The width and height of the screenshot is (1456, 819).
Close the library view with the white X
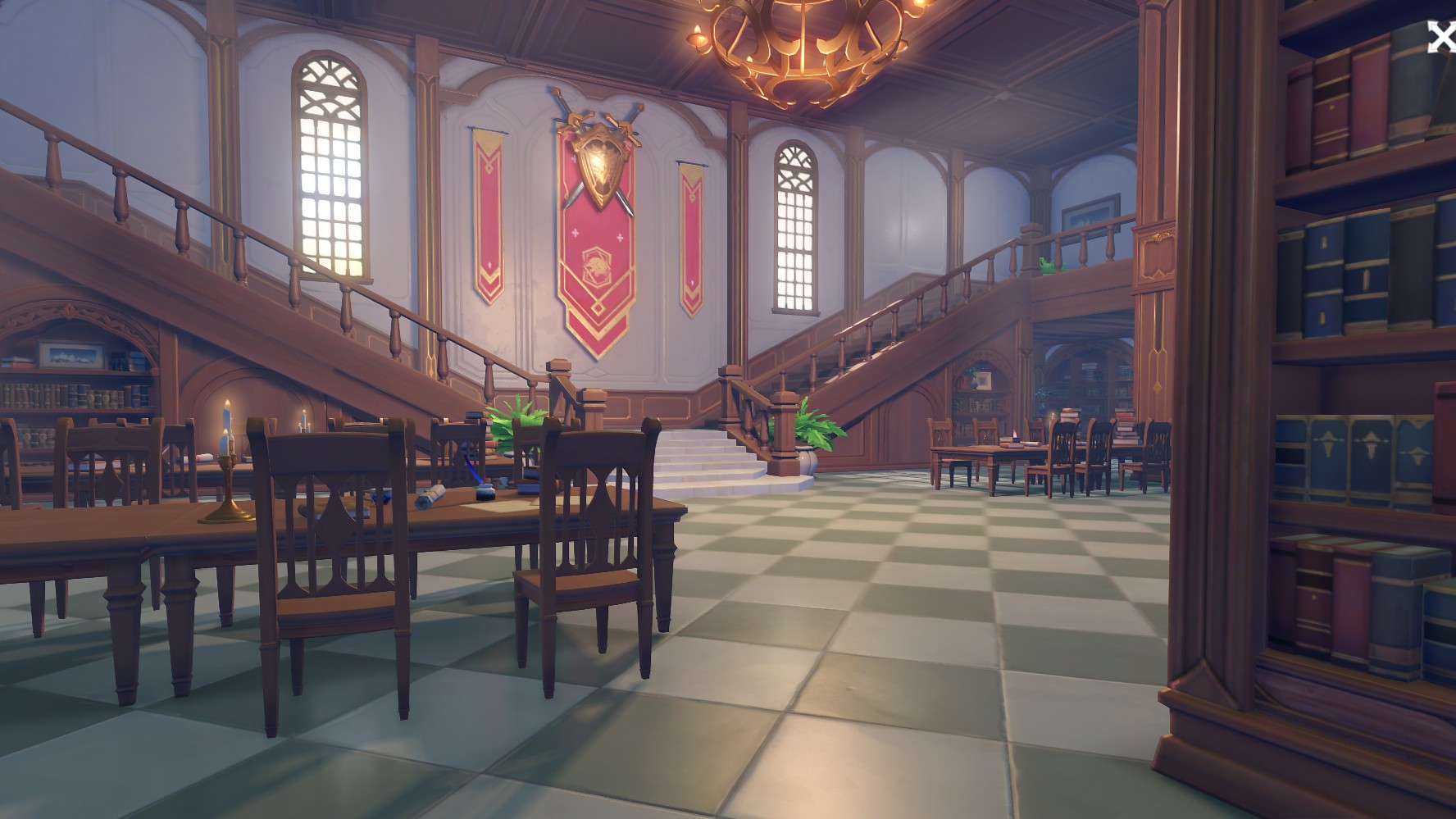[1441, 38]
